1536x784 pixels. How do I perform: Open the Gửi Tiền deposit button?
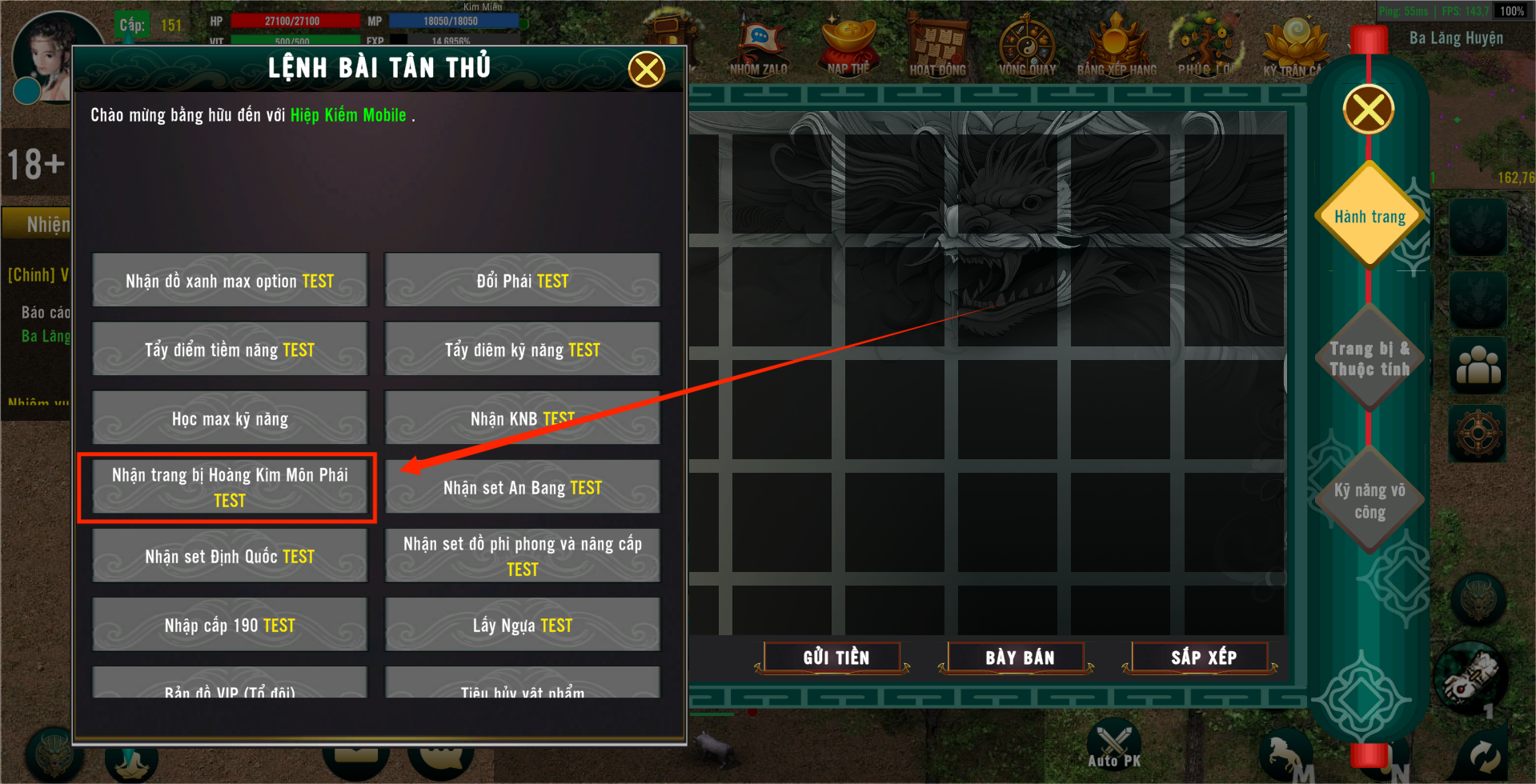836,658
